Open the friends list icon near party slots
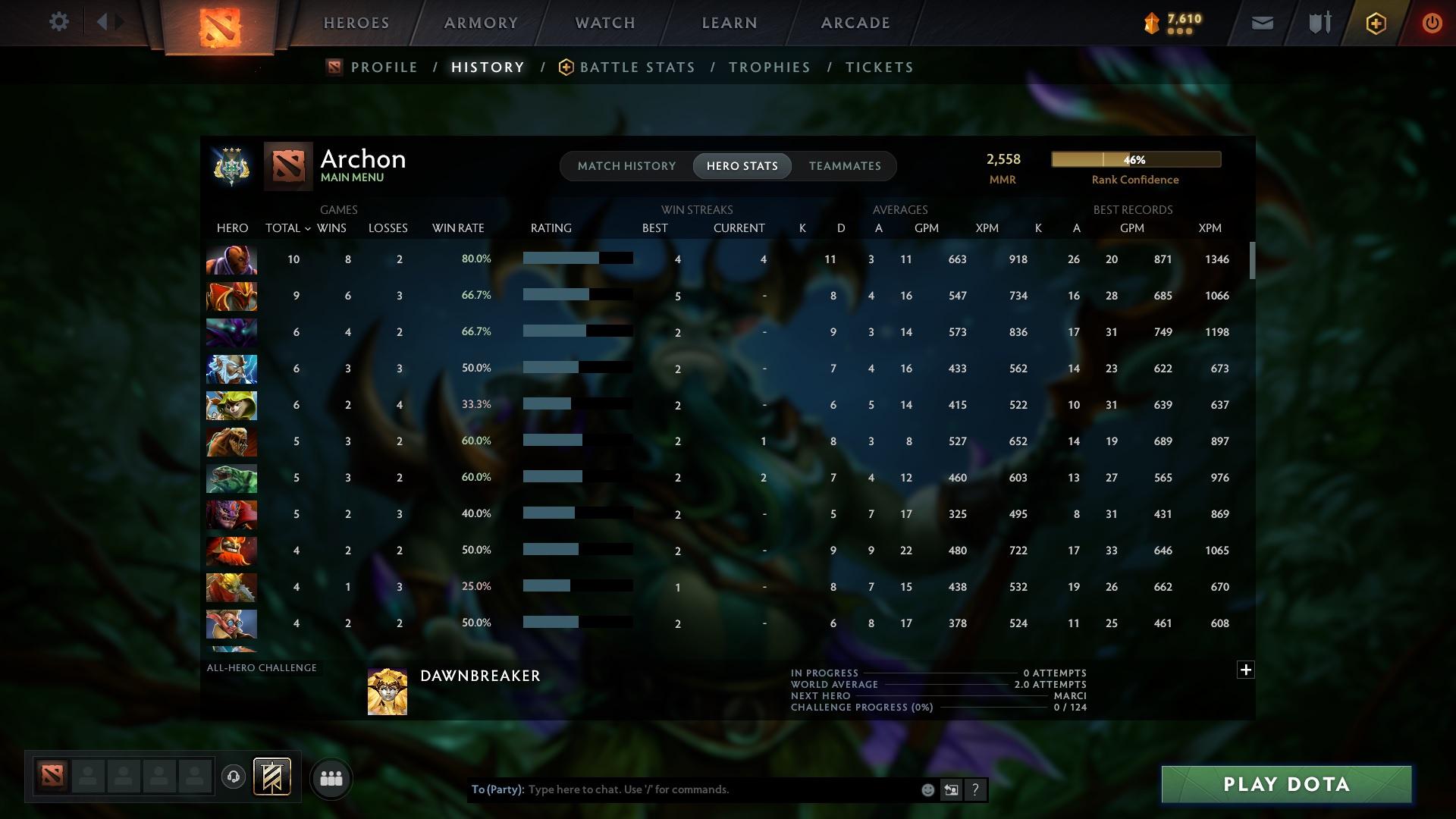Viewport: 1456px width, 819px height. [x=331, y=777]
